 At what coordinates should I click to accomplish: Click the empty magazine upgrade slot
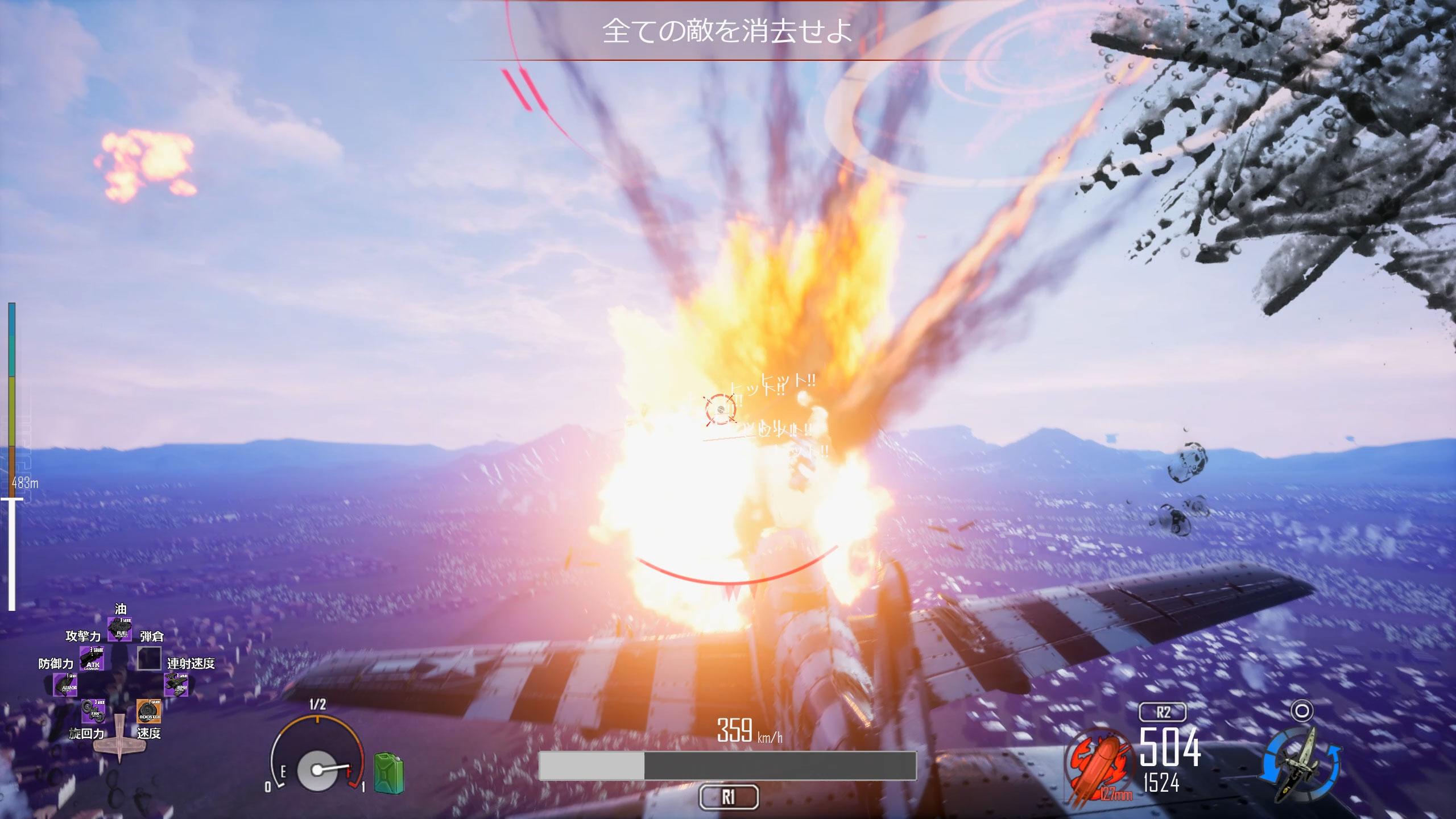click(x=149, y=659)
